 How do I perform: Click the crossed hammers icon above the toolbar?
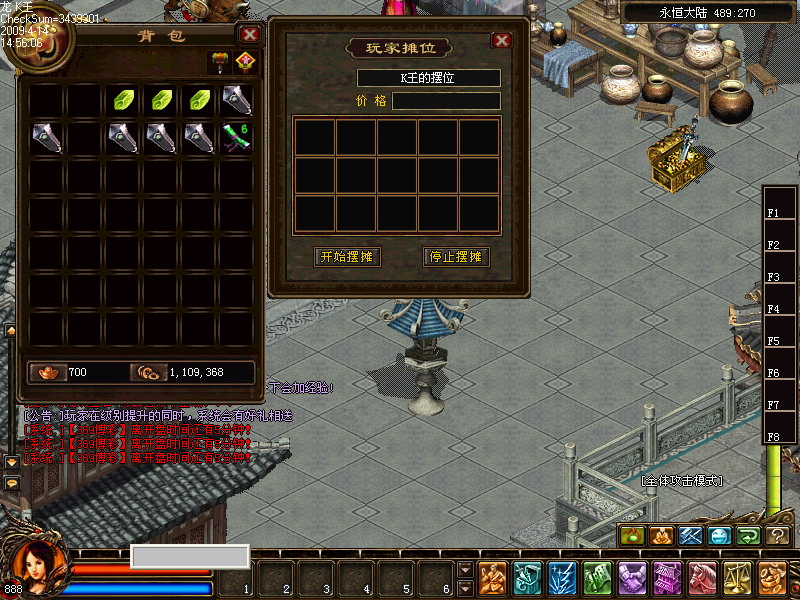point(691,536)
